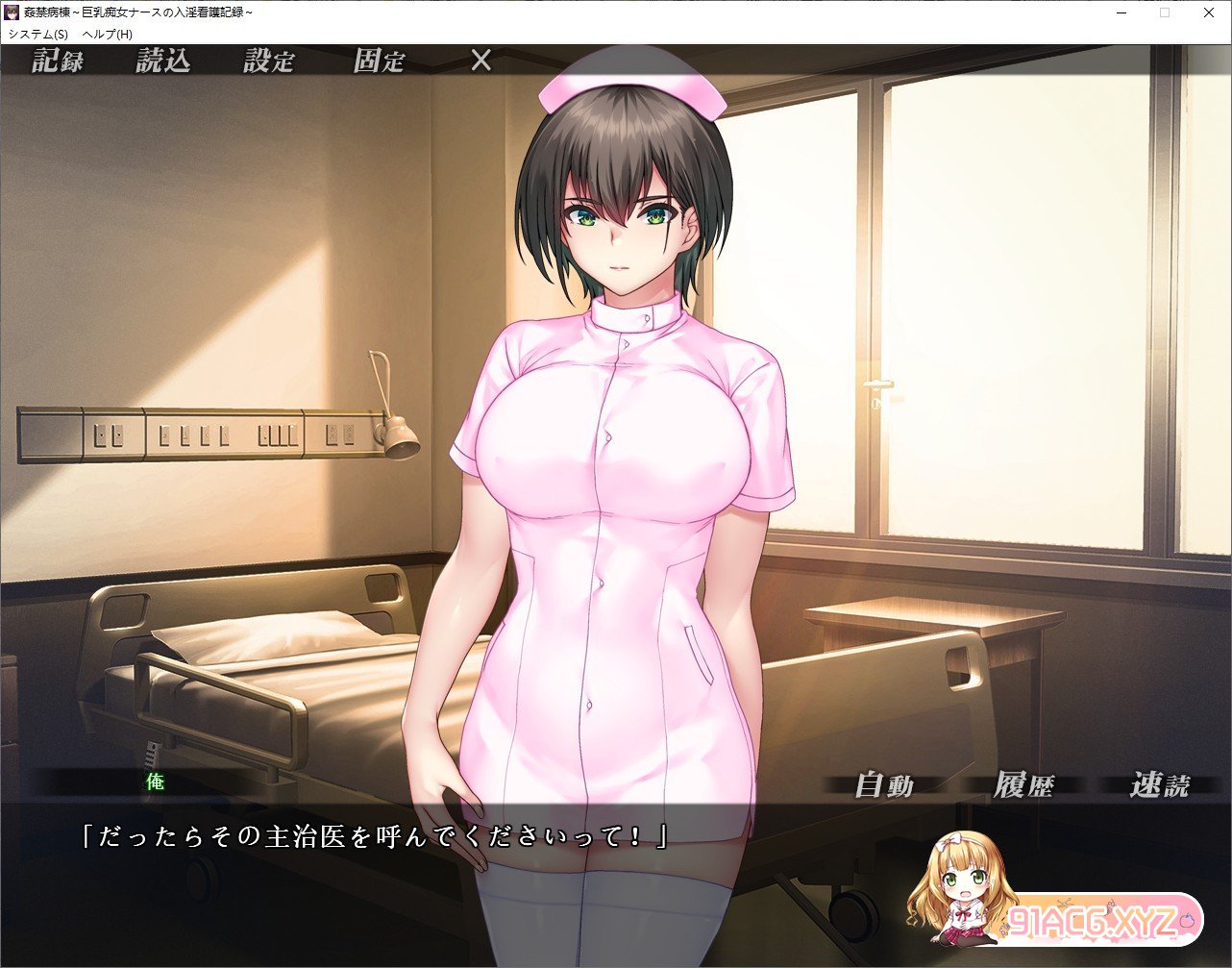Image resolution: width=1232 pixels, height=968 pixels.
Task: Open the 履歴 backlog history
Action: [x=1023, y=785]
